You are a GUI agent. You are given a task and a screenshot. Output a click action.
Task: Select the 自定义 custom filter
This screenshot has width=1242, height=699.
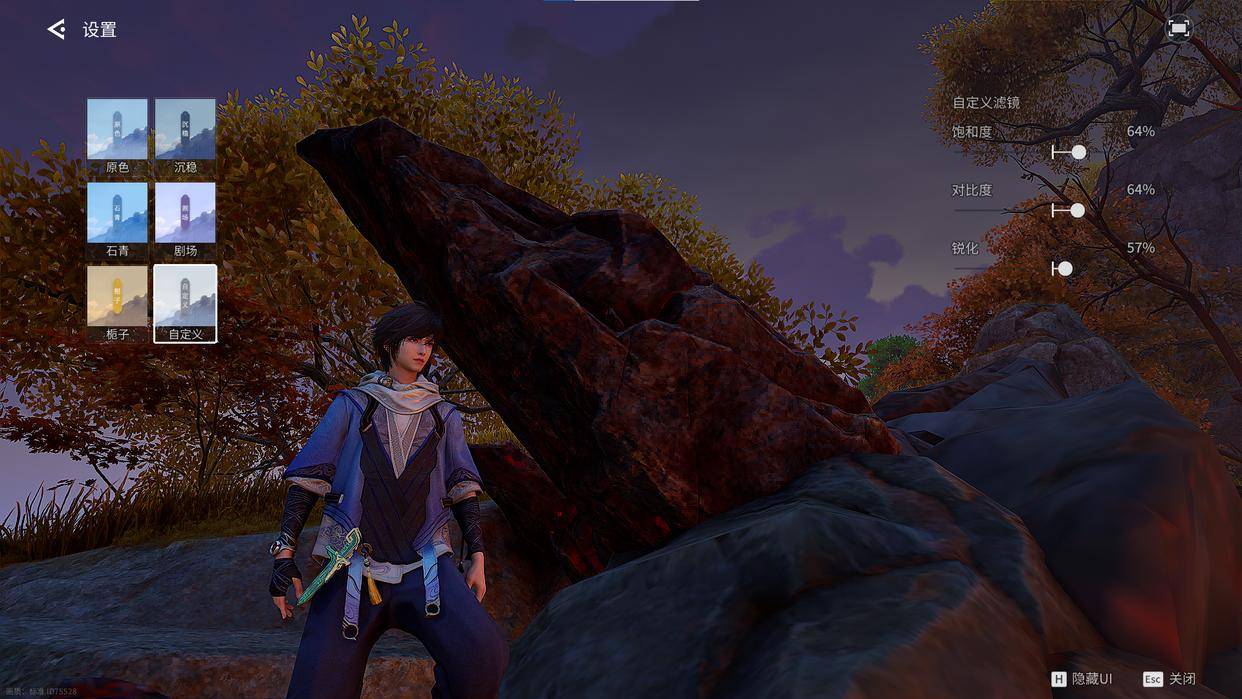[185, 296]
